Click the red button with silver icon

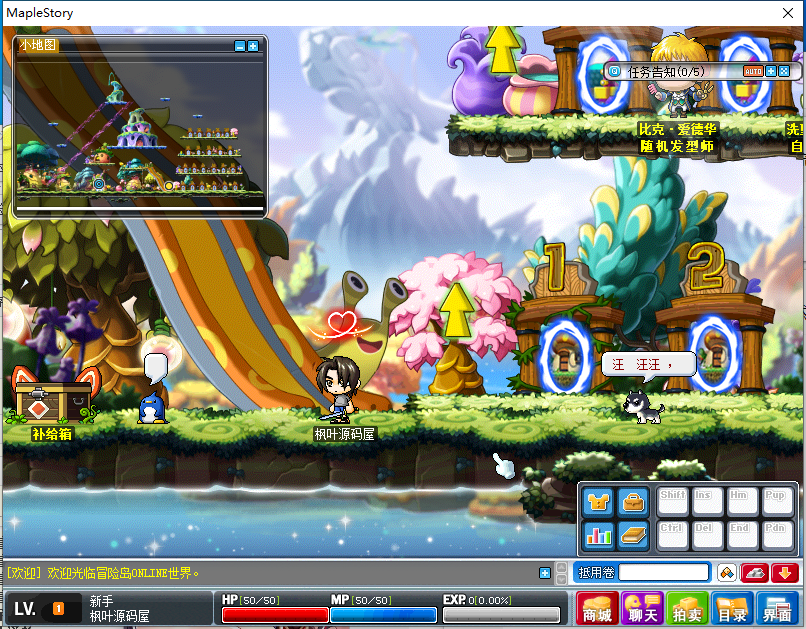click(x=755, y=573)
